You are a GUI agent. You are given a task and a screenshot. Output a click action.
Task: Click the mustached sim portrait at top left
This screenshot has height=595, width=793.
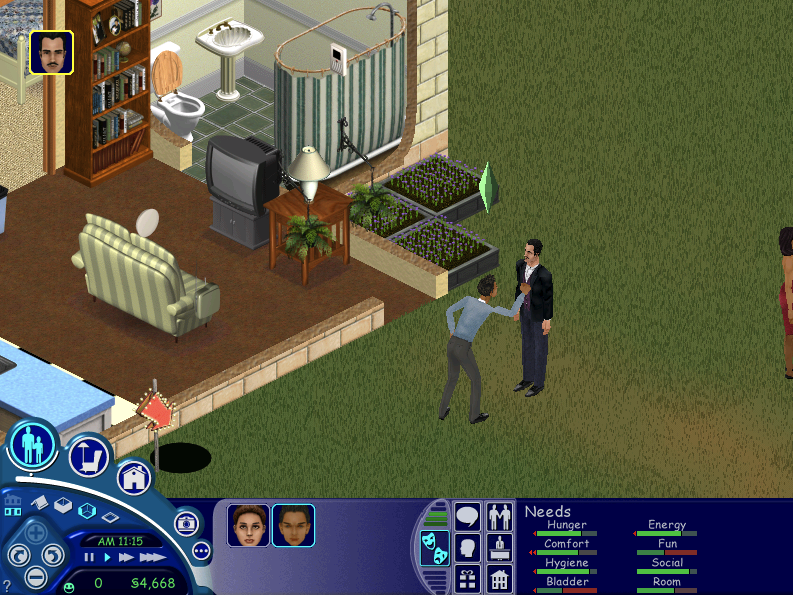(x=51, y=52)
